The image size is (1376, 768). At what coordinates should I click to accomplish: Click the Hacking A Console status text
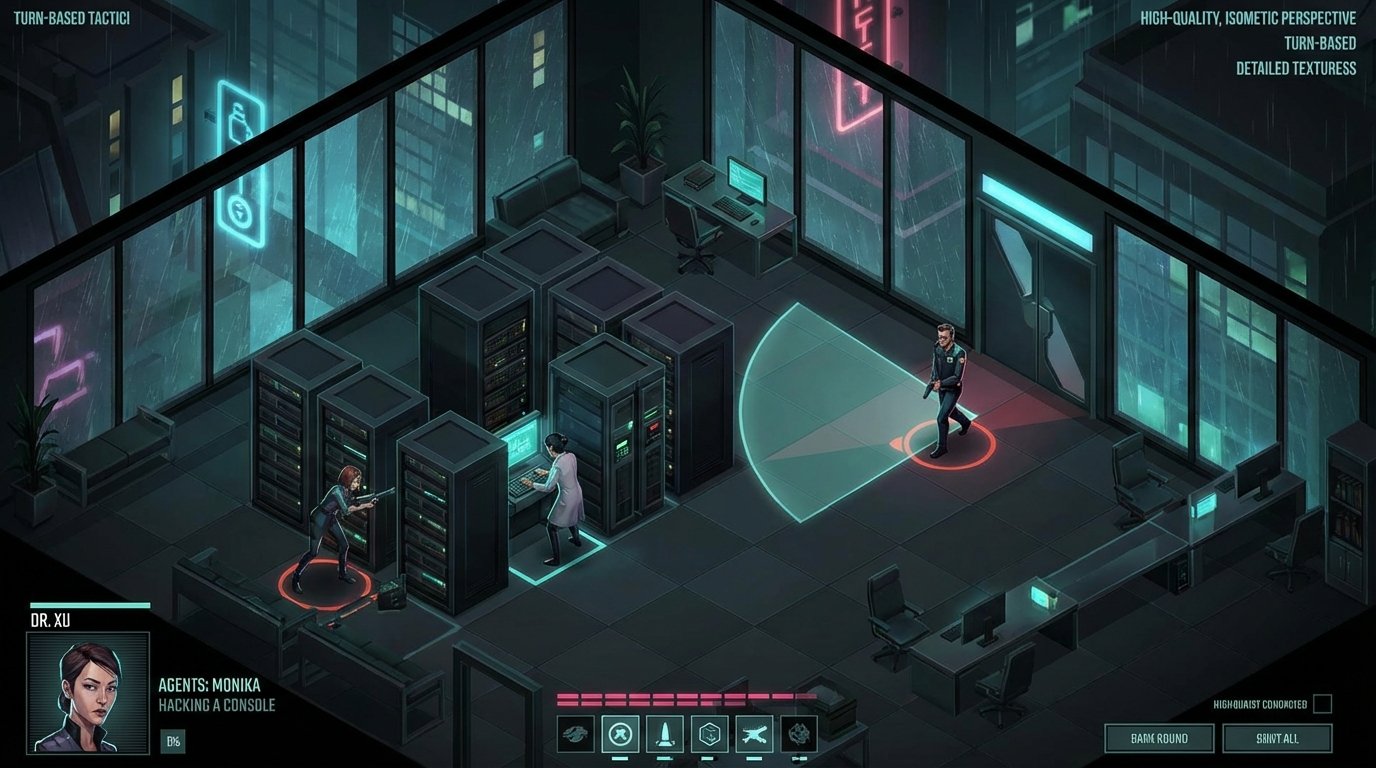(x=215, y=705)
